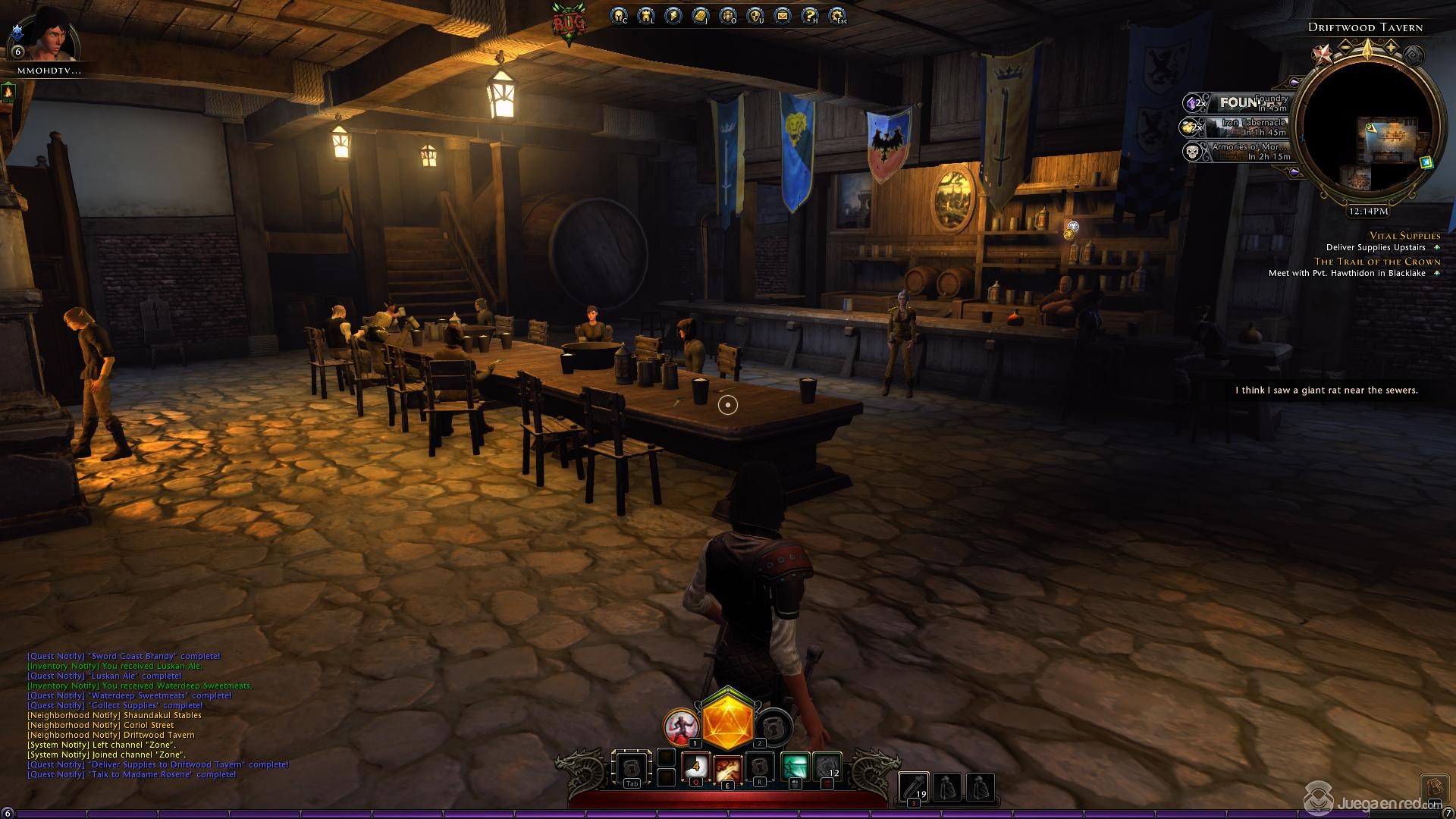Activate the orange d20 action point power
Screen dimensions: 1456x819
click(727, 717)
